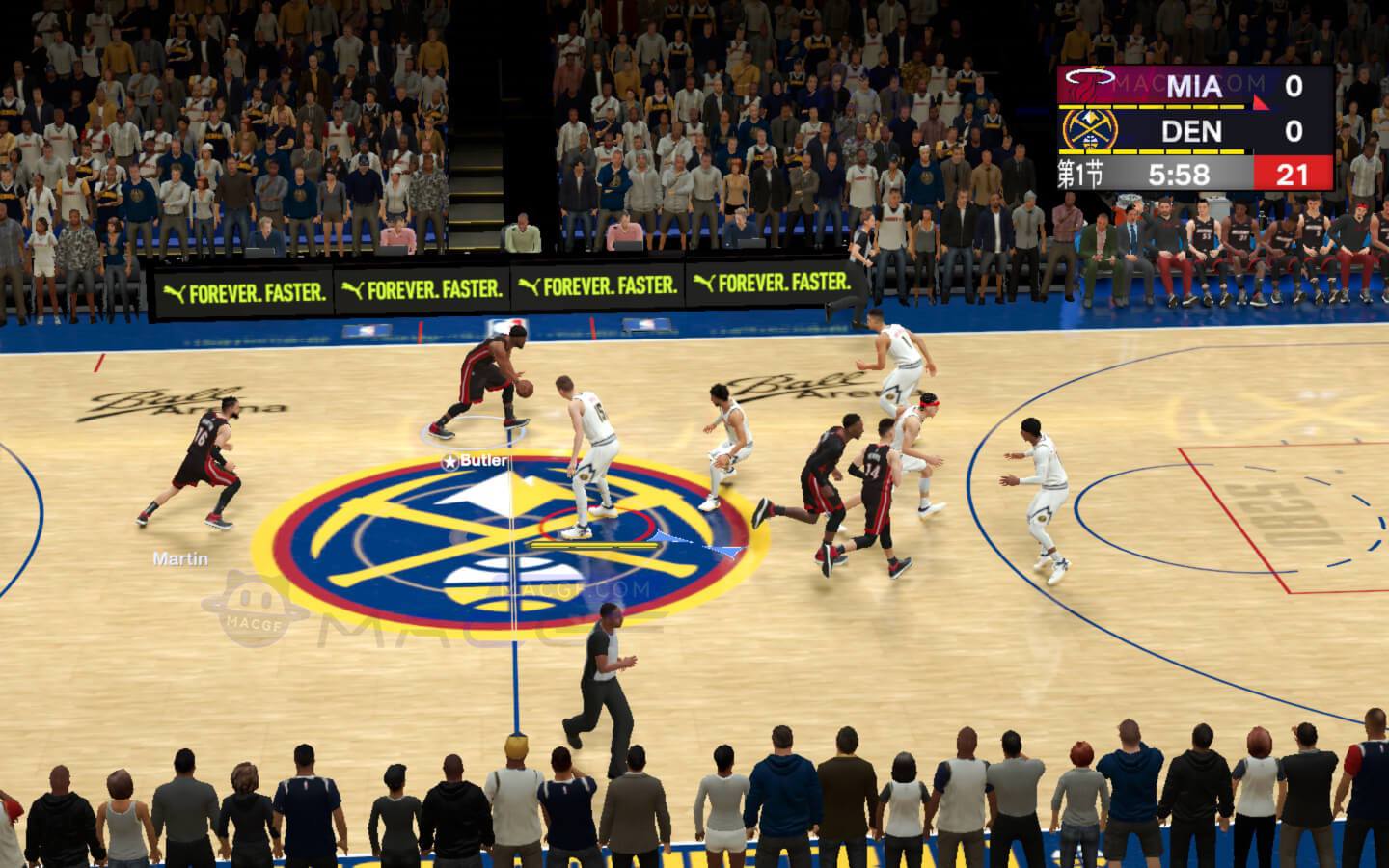This screenshot has width=1389, height=868.
Task: Click the 5:58 game clock display
Action: point(1182,175)
